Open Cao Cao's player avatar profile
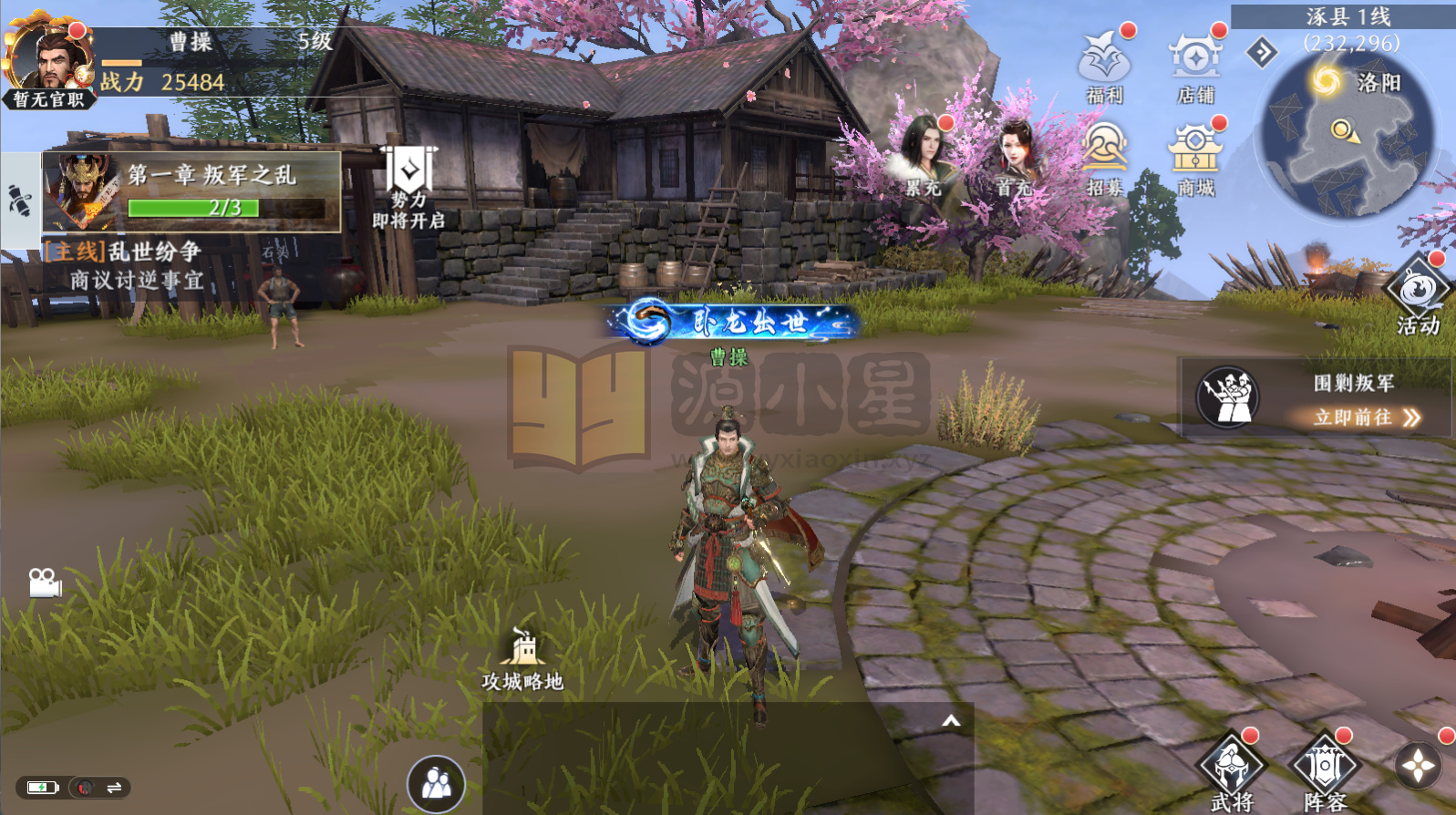Screen dimensions: 1456x815 47,57
